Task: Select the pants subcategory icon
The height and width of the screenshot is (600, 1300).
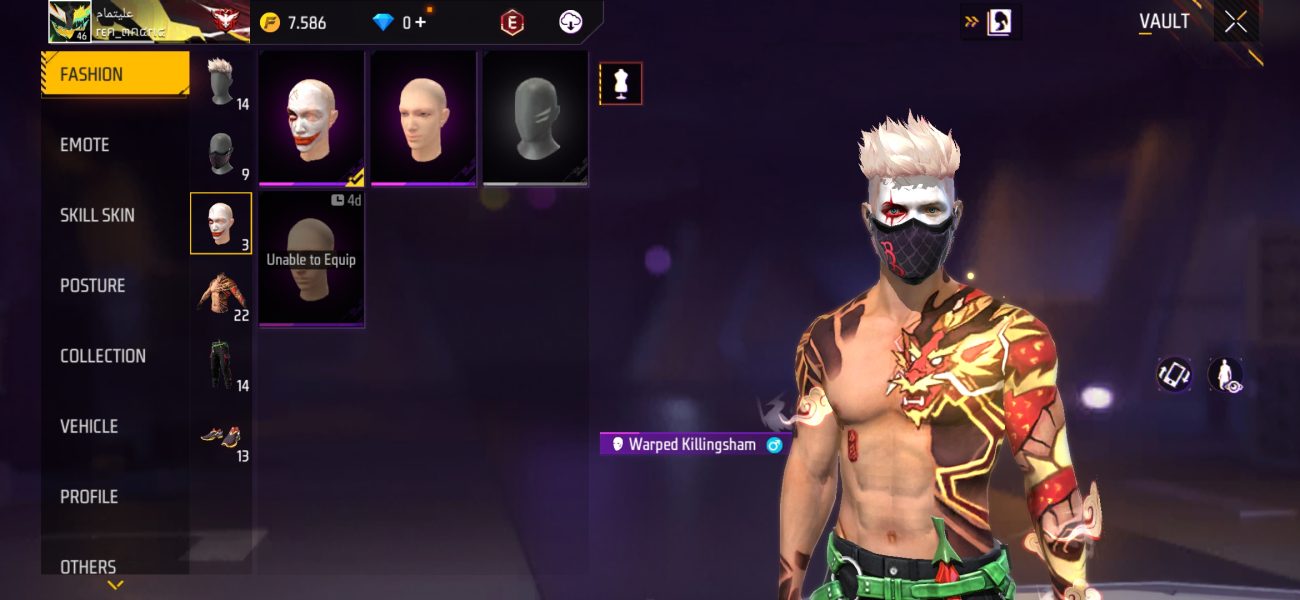Action: tap(221, 364)
